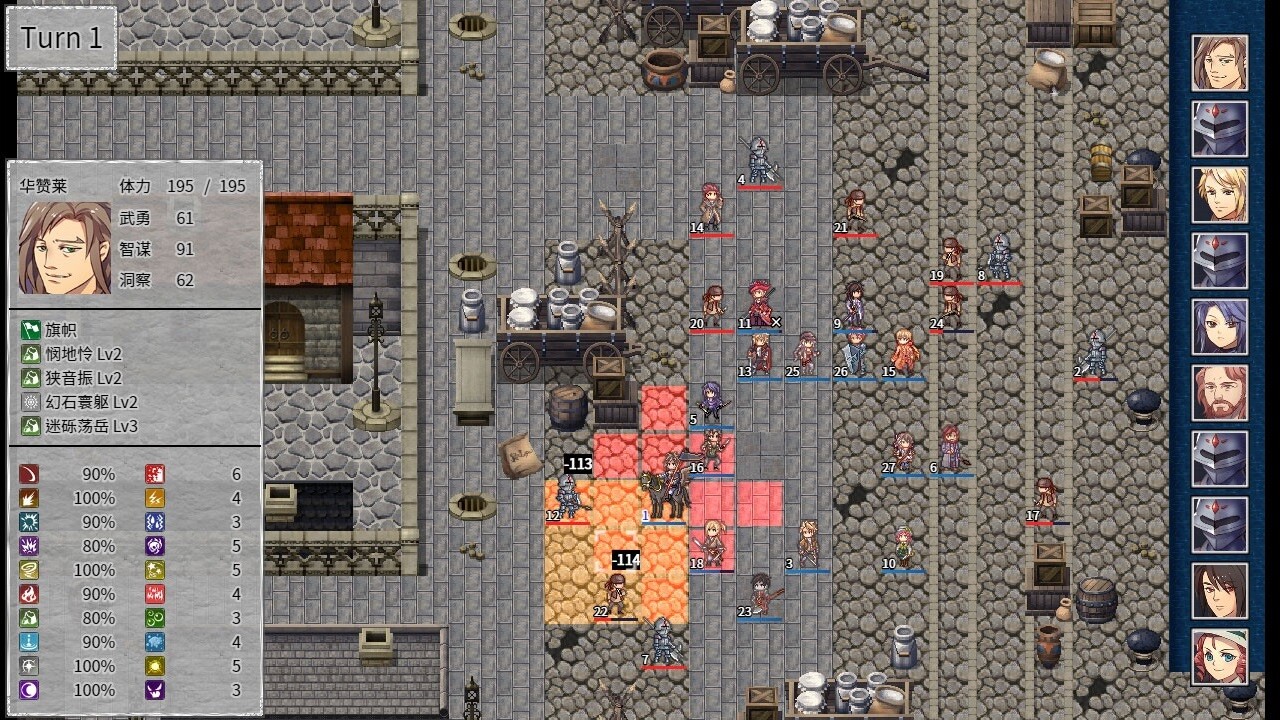Click the green tornado 100% resistance icon
This screenshot has width=1280, height=720.
click(28, 569)
